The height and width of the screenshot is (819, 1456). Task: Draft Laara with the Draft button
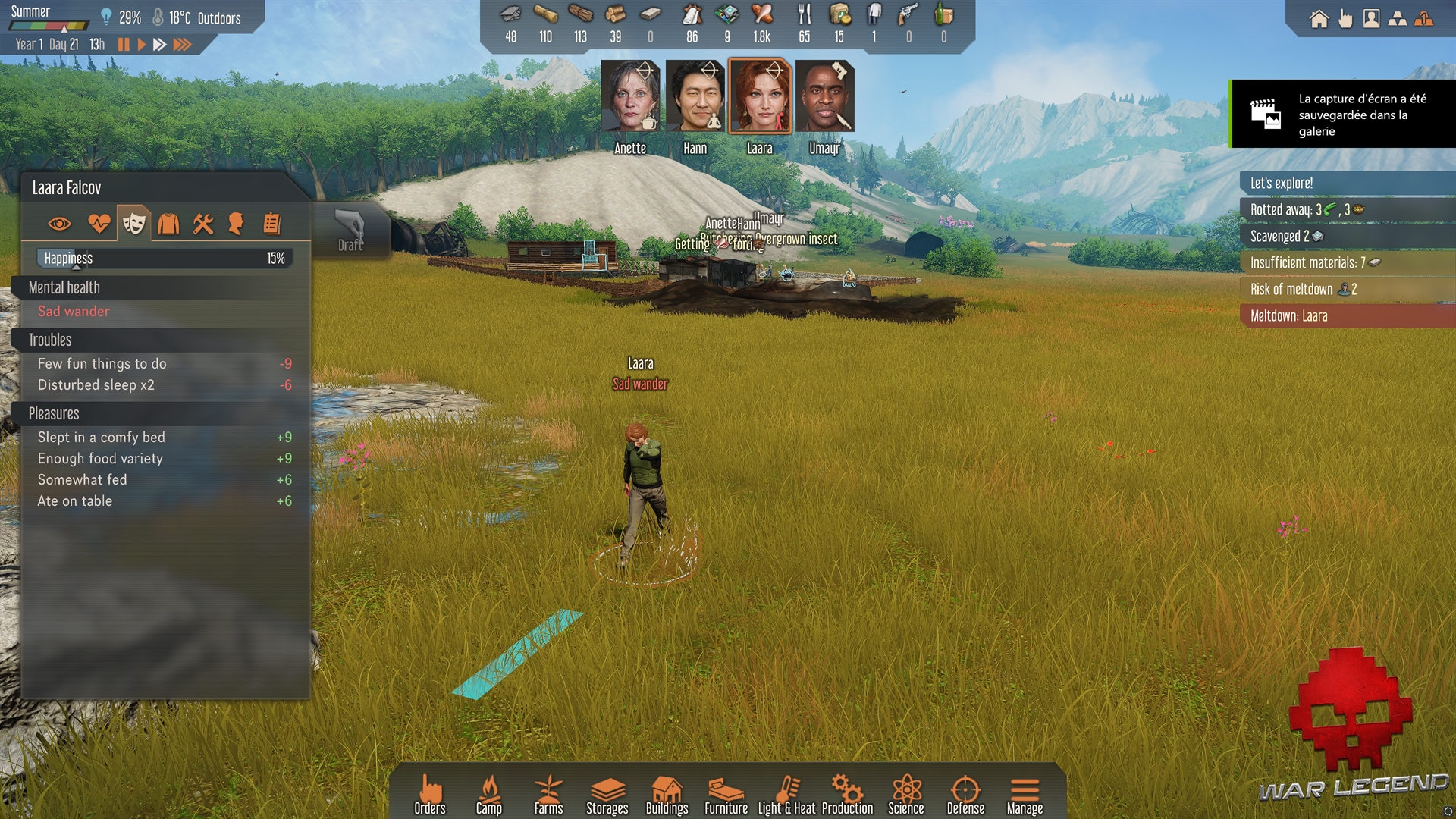[350, 231]
